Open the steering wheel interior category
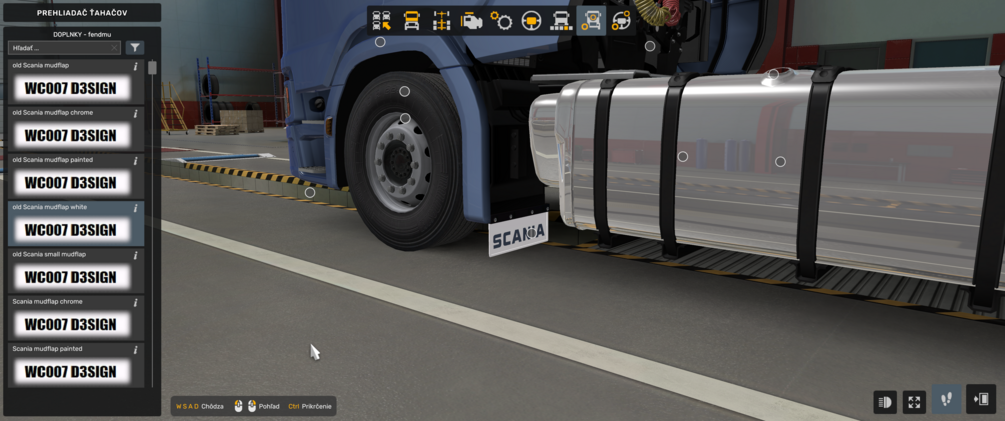Image resolution: width=1005 pixels, height=421 pixels. coord(531,20)
